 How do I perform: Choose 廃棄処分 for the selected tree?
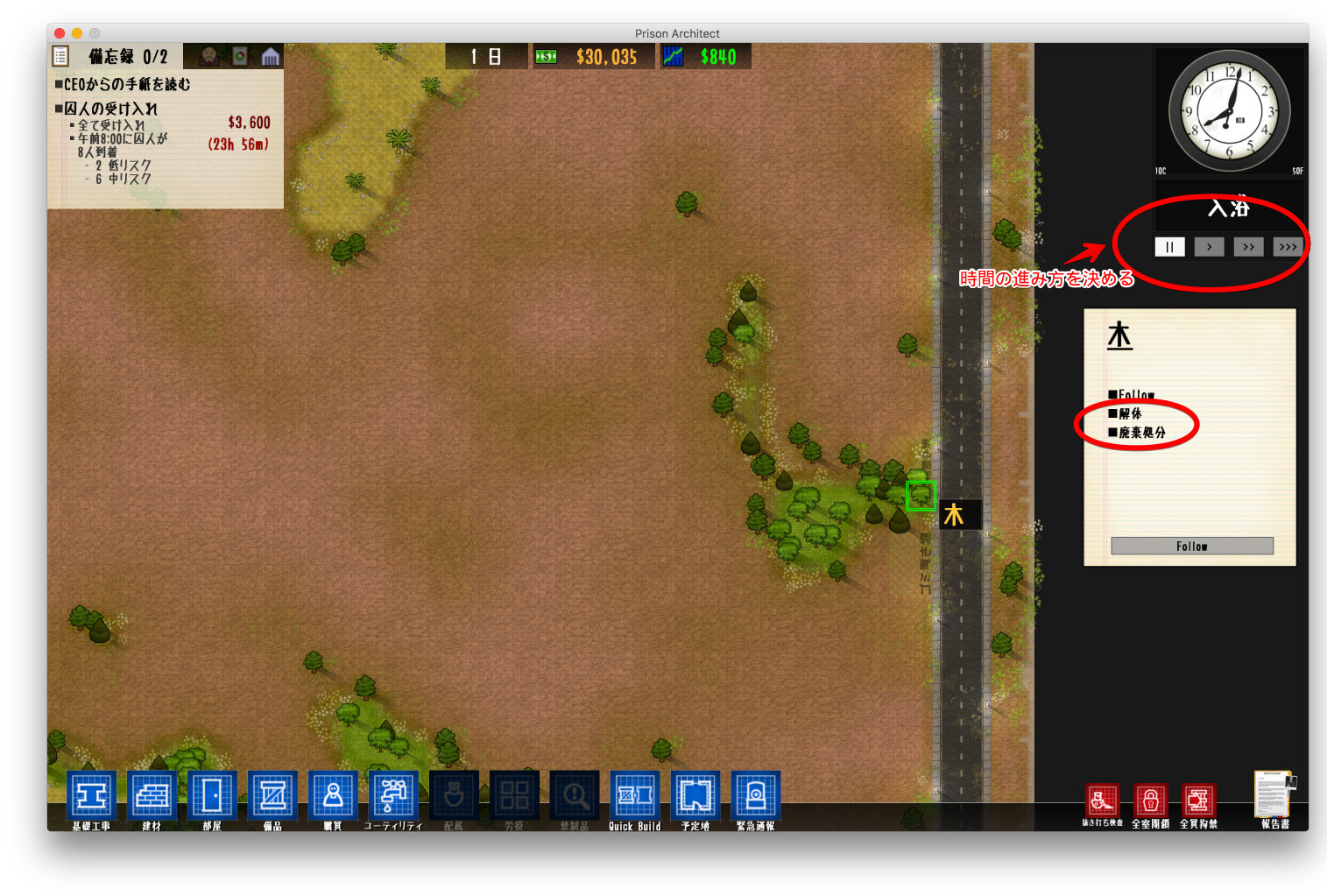[x=1140, y=431]
